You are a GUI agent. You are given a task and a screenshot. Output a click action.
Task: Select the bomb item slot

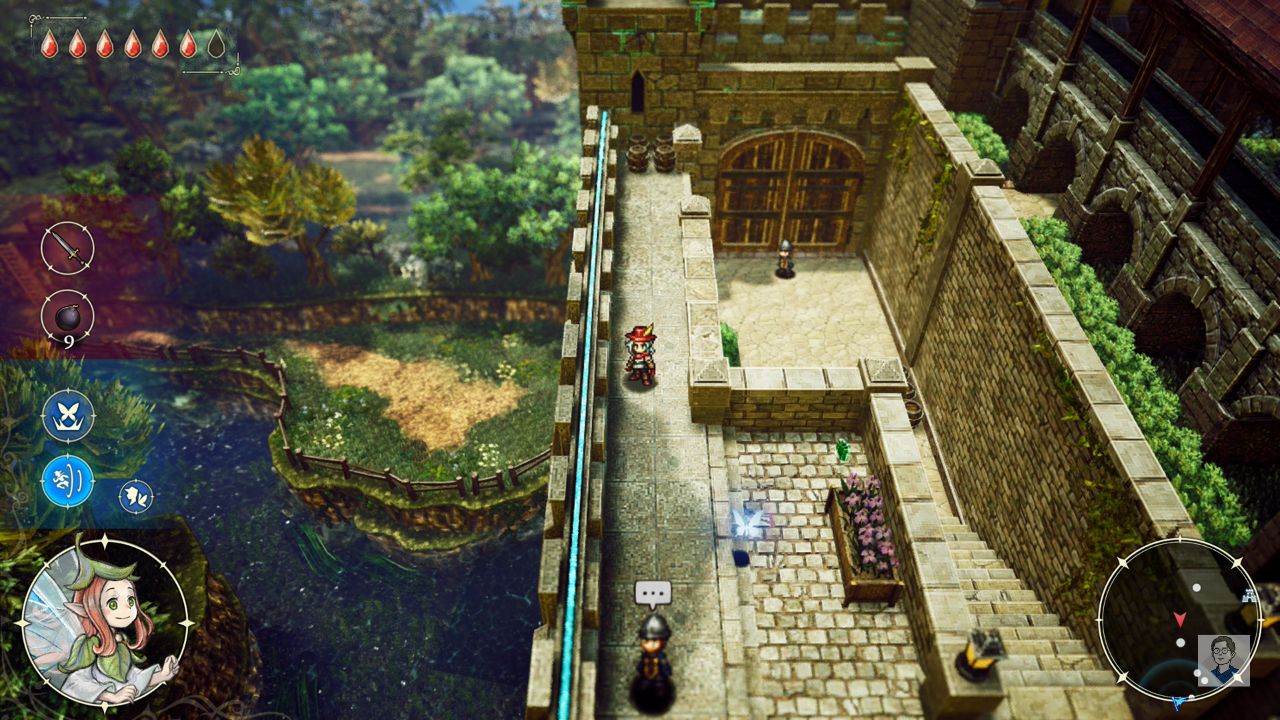[67, 316]
